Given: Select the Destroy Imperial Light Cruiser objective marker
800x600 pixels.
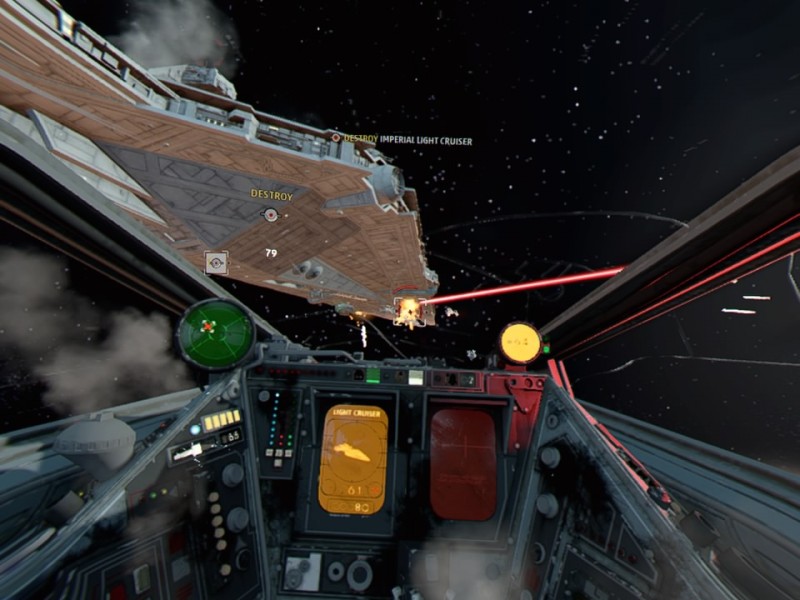Looking at the screenshot, I should point(336,138).
